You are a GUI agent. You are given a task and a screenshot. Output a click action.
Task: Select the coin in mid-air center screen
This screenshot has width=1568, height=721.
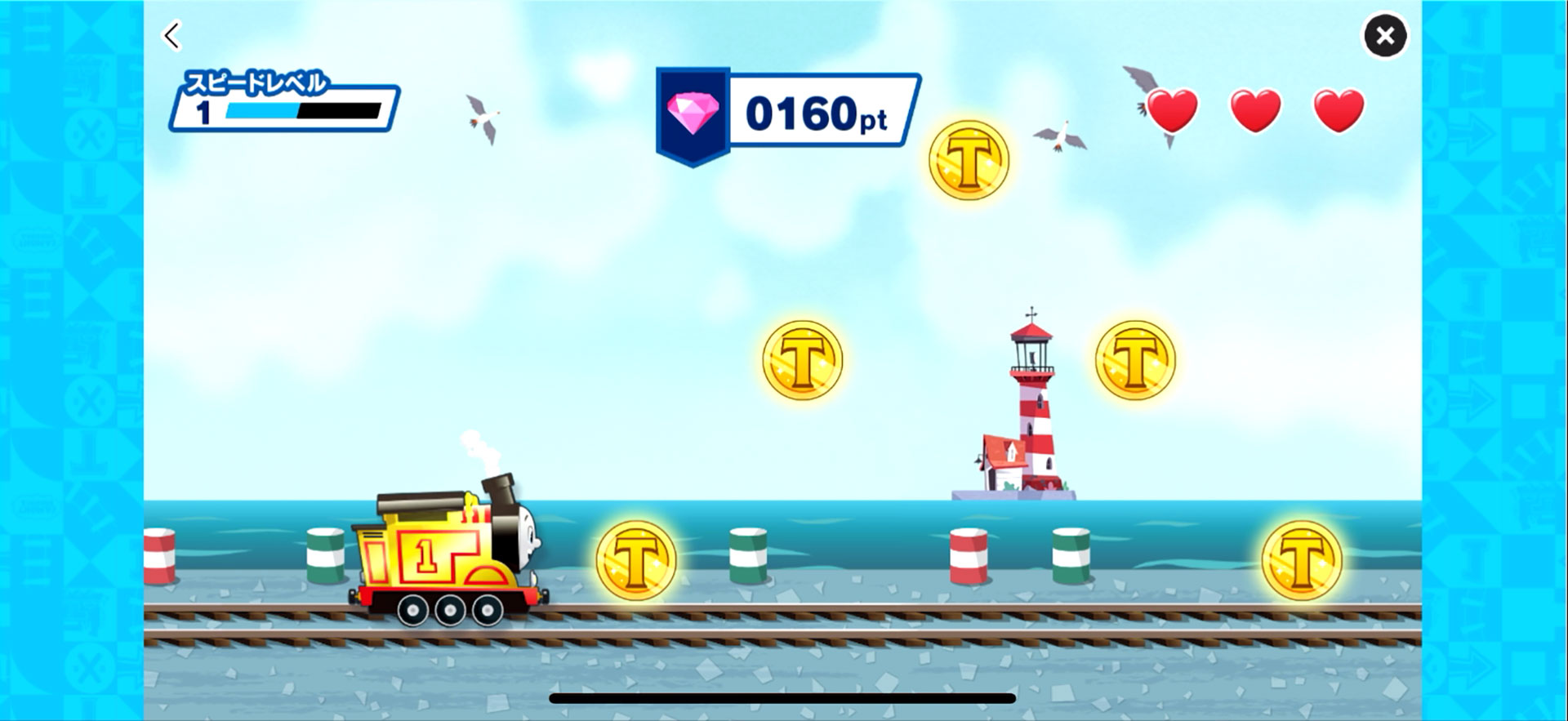point(804,360)
